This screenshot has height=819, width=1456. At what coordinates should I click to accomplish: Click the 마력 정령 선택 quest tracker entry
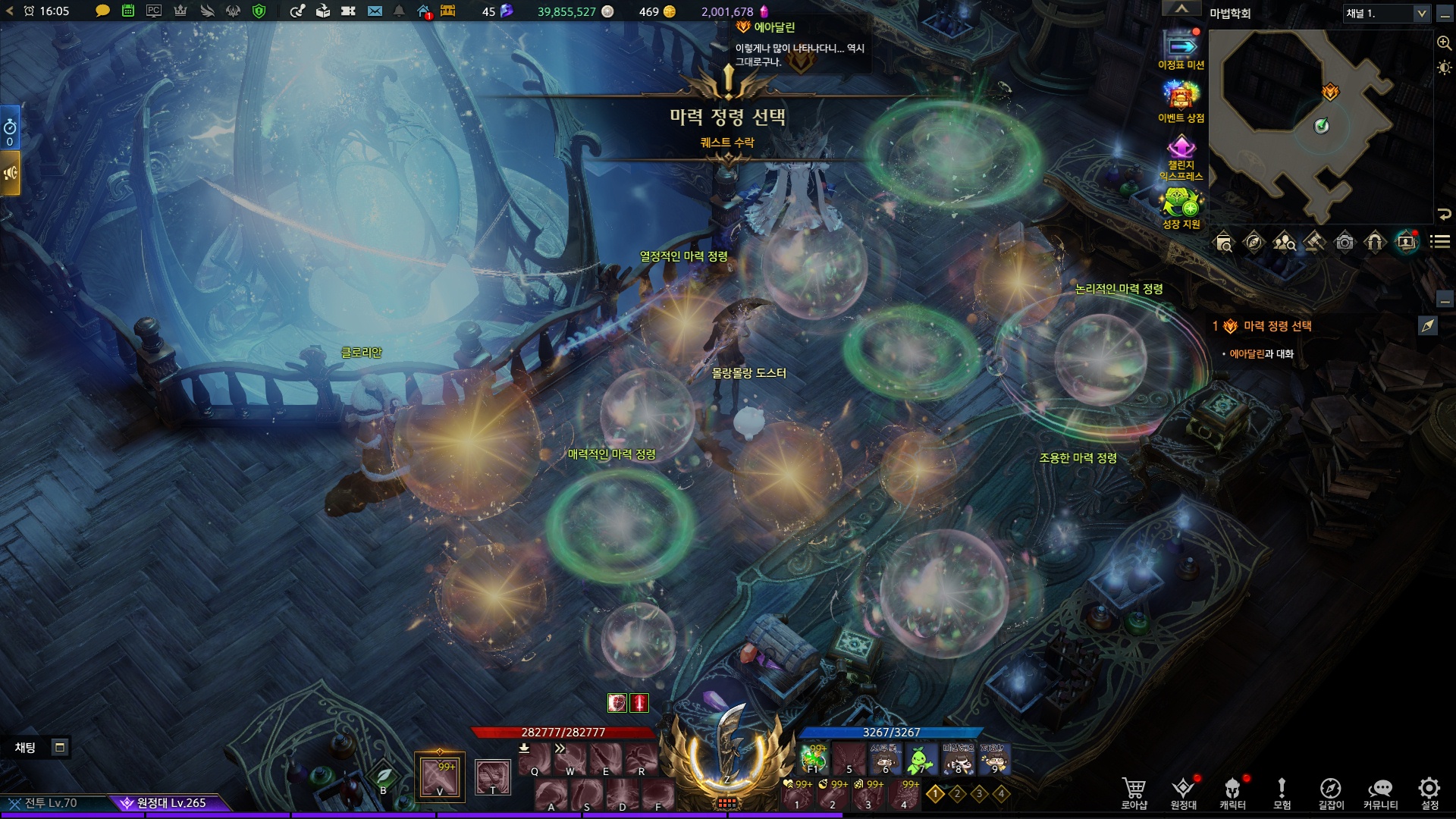pos(1277,326)
